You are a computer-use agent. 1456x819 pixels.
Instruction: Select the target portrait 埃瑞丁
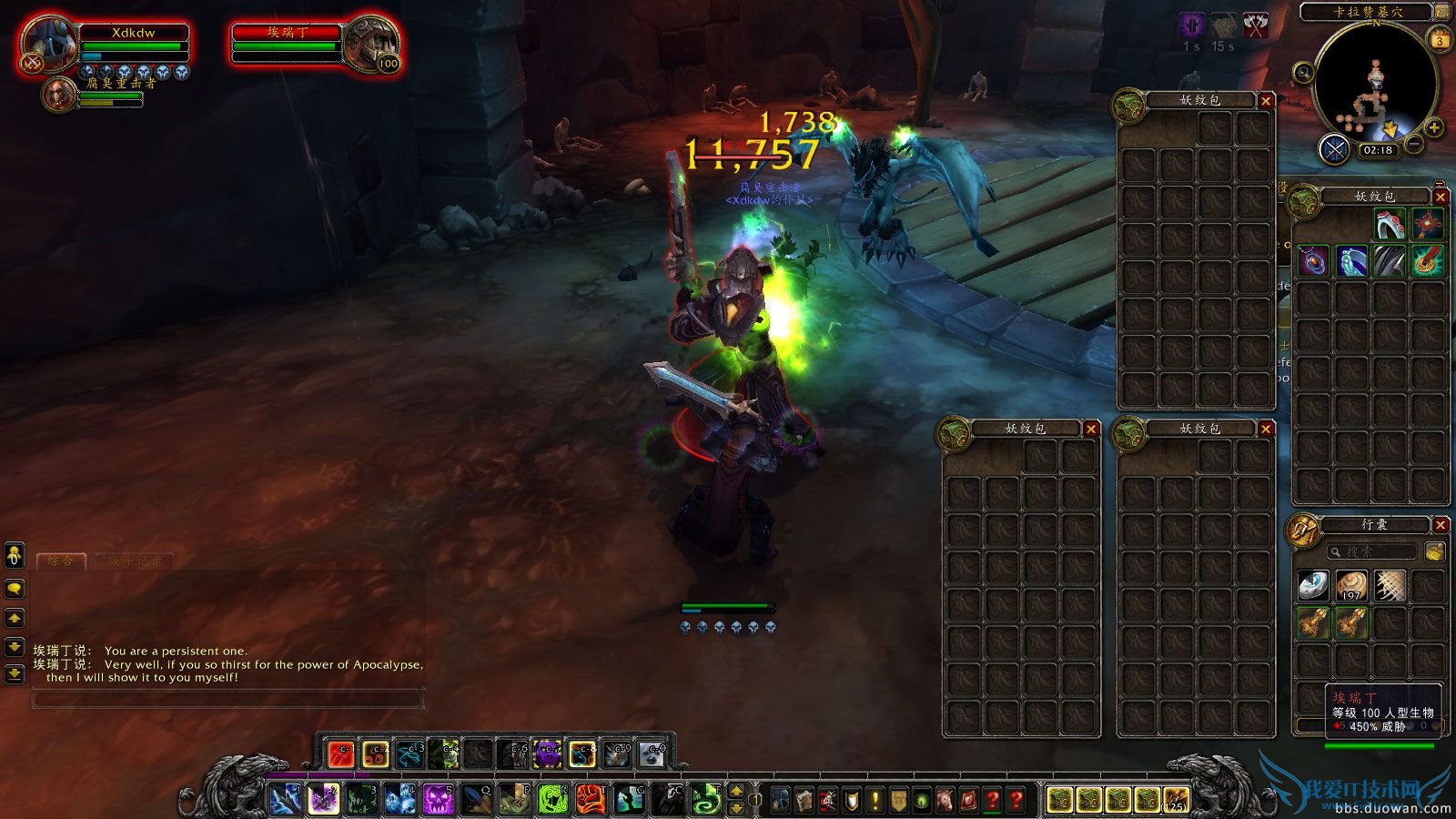(371, 44)
